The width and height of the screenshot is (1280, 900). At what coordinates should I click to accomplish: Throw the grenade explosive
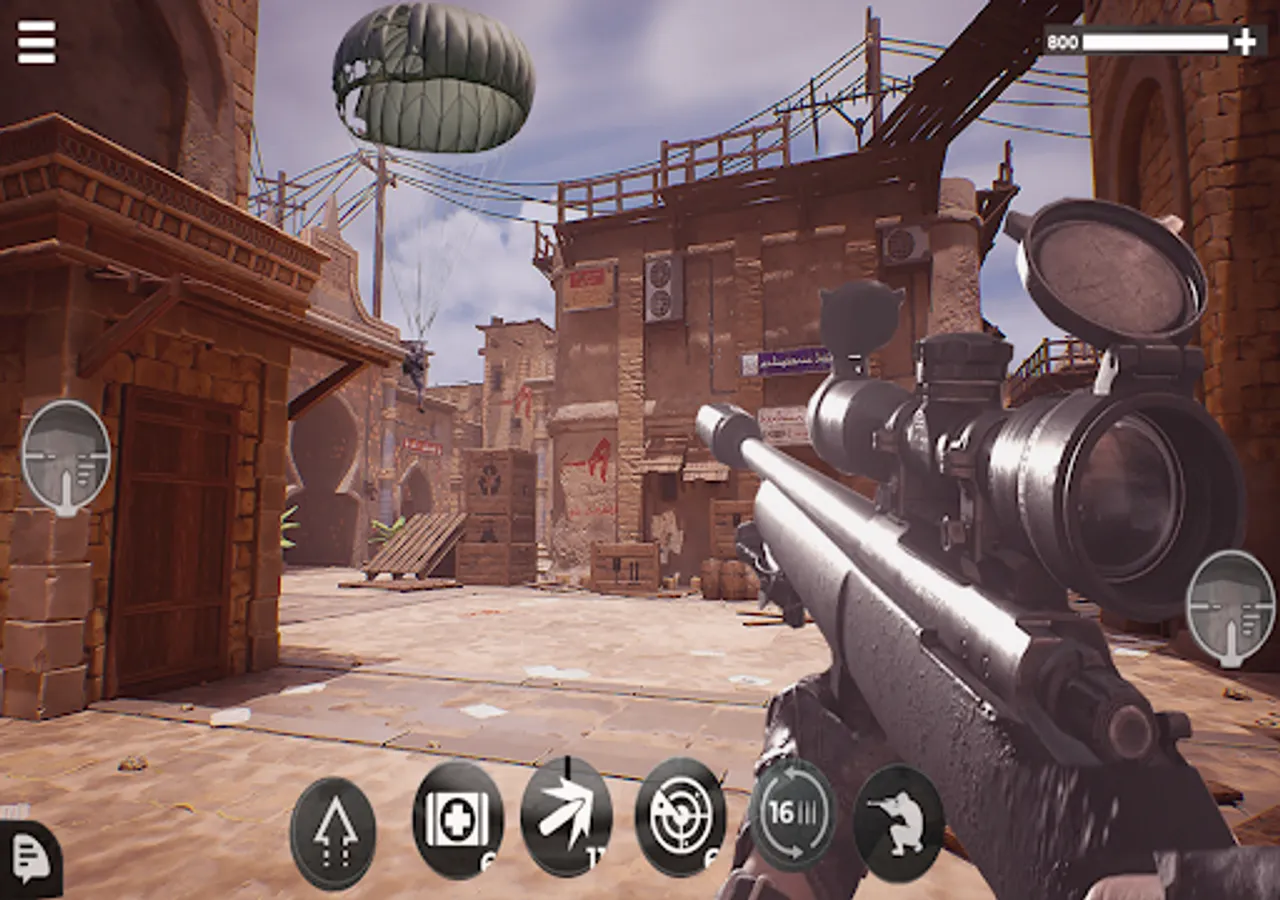[x=566, y=817]
